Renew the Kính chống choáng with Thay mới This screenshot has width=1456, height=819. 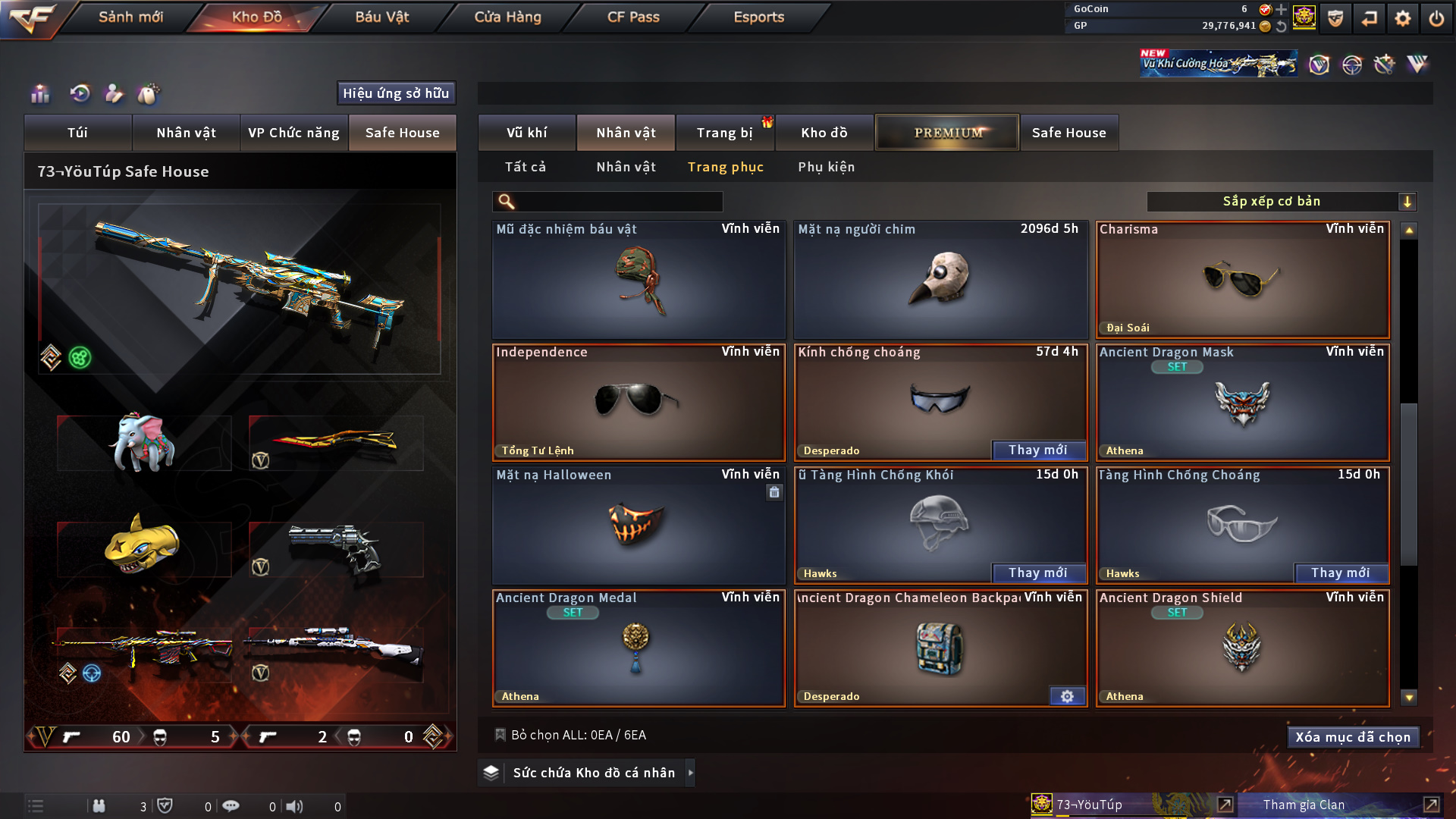click(1037, 450)
